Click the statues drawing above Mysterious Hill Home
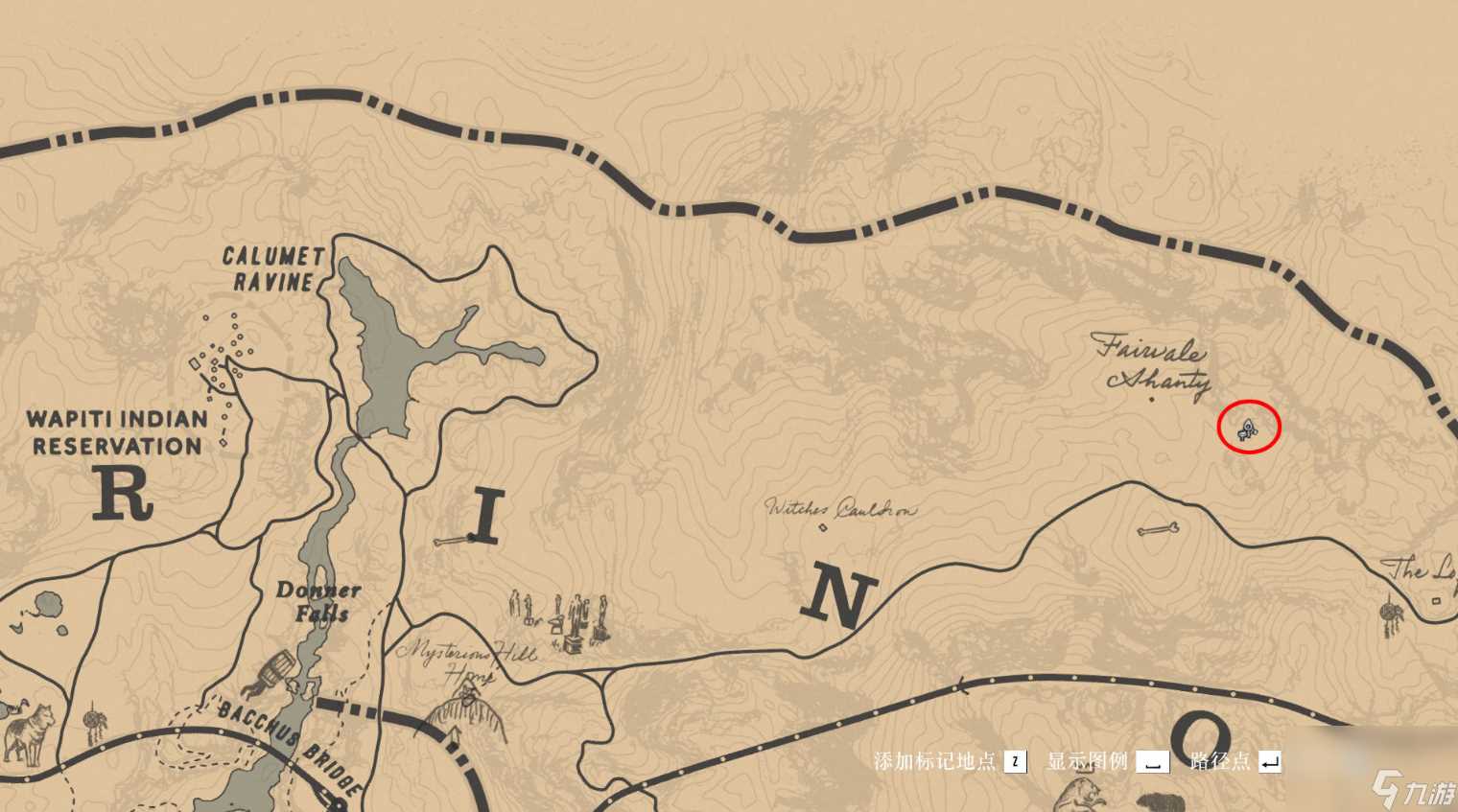 [561, 618]
